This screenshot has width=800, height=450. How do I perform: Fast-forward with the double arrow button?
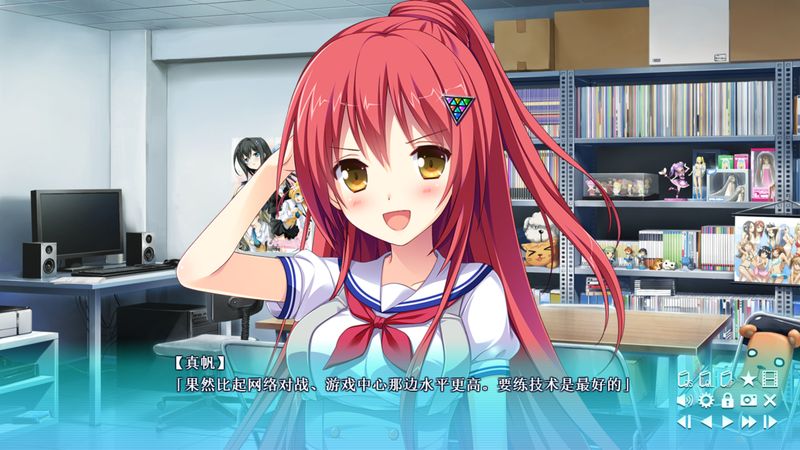[748, 421]
